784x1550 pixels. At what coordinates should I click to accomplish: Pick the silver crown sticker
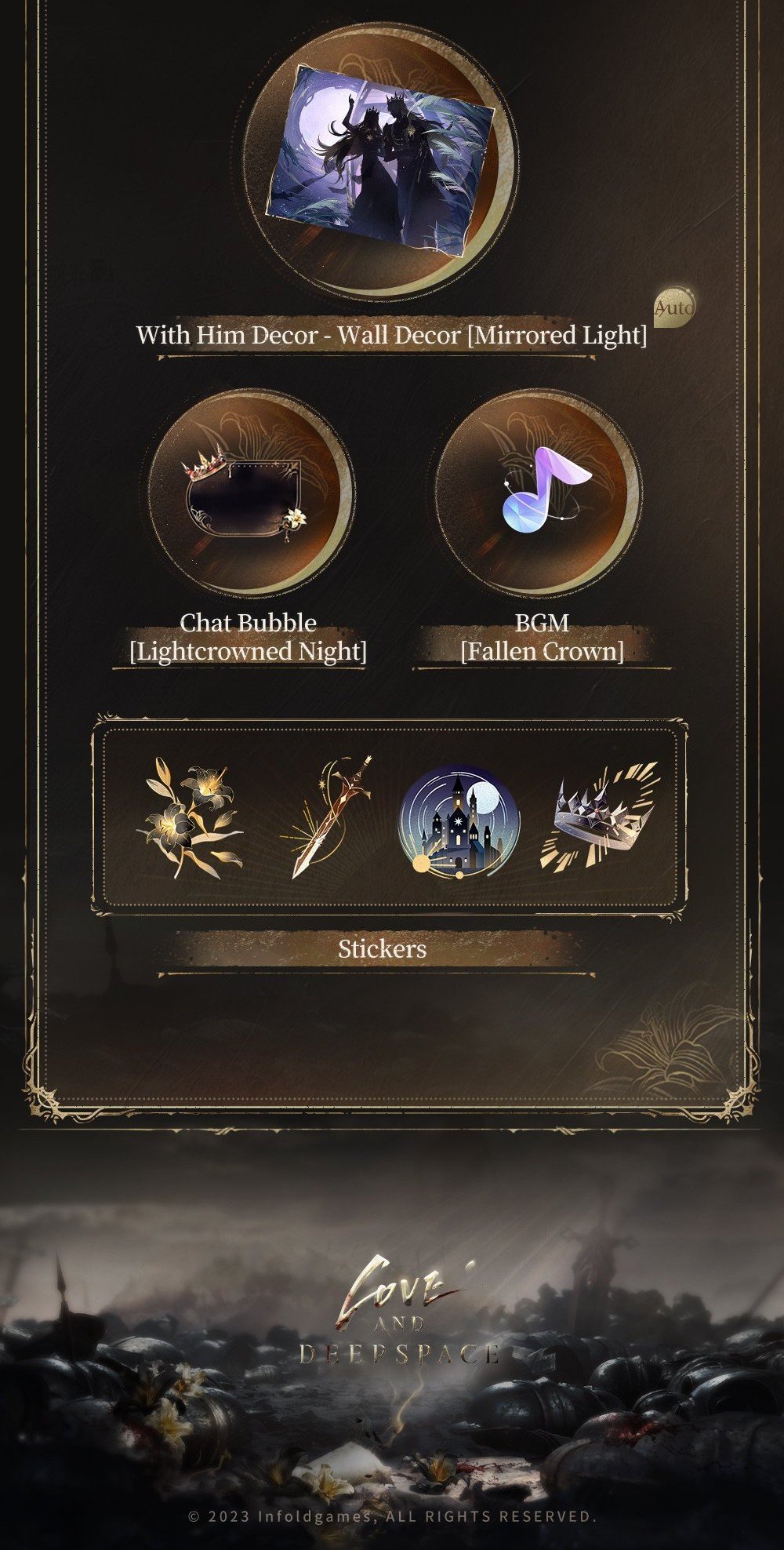coord(601,814)
